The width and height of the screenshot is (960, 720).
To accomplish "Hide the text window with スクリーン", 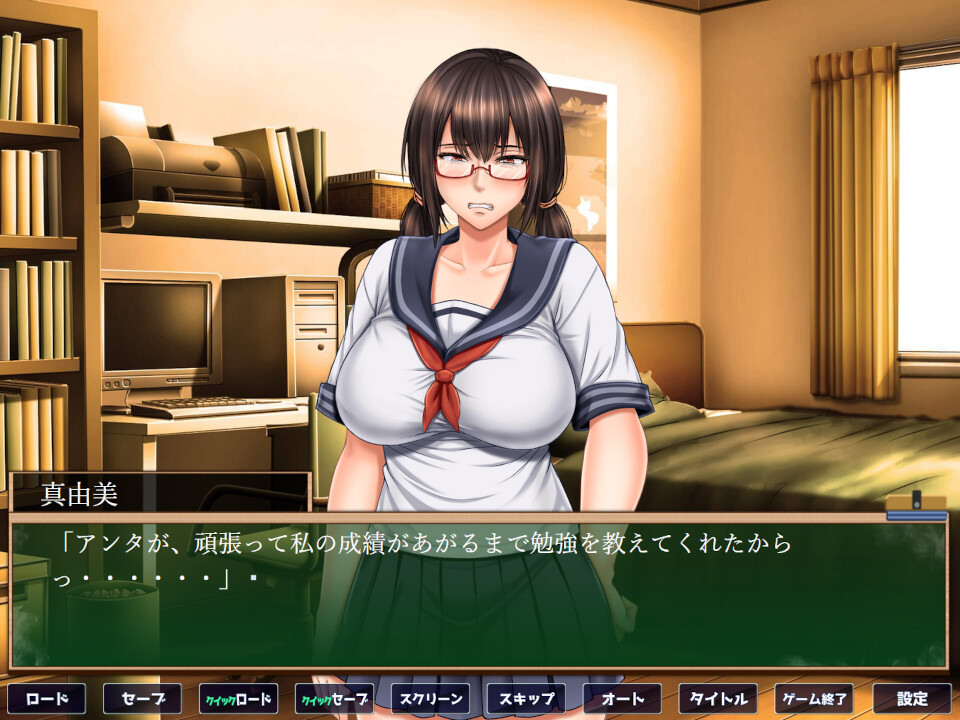I will click(430, 698).
